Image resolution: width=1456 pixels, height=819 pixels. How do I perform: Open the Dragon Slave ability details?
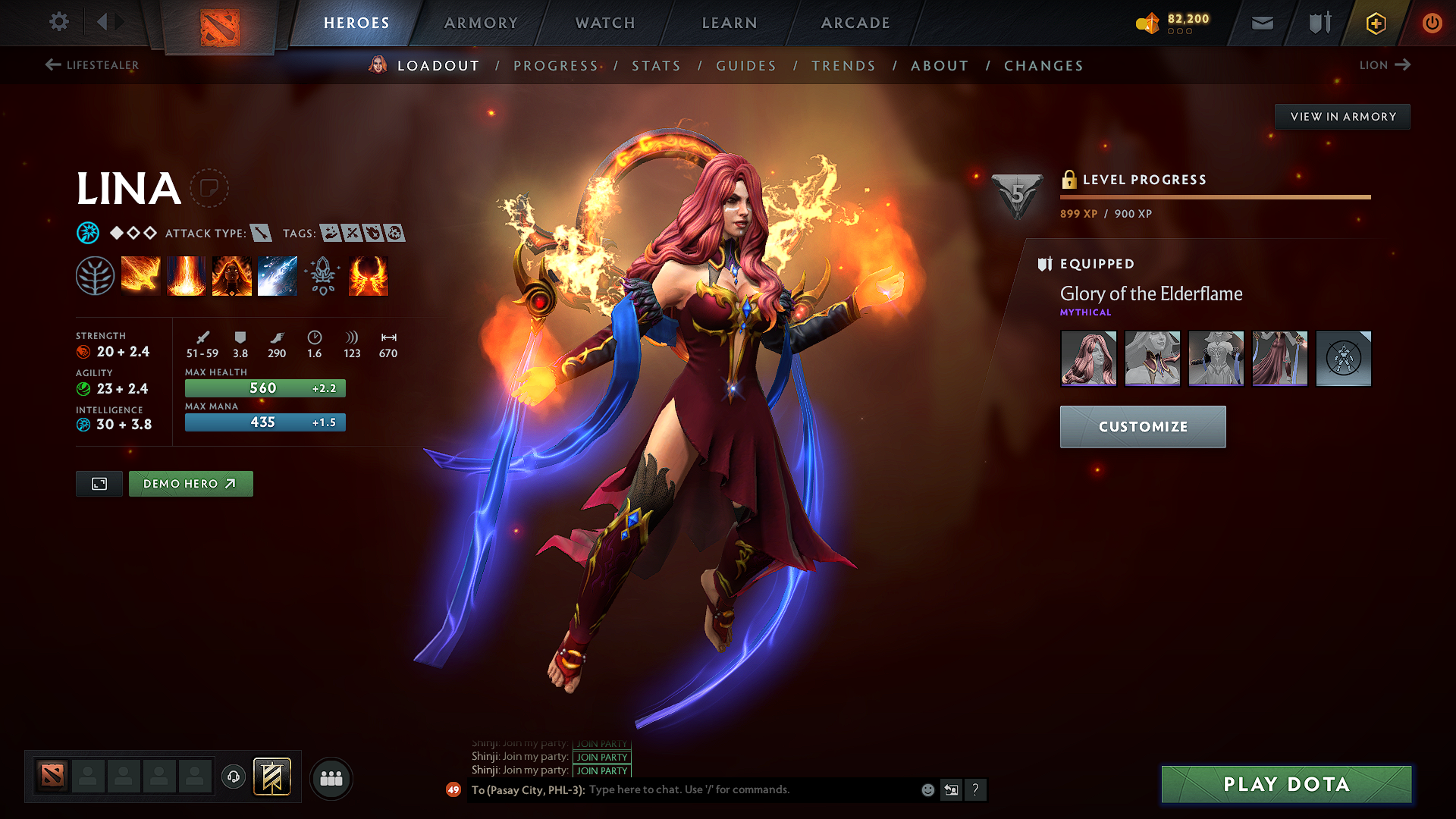[x=140, y=275]
